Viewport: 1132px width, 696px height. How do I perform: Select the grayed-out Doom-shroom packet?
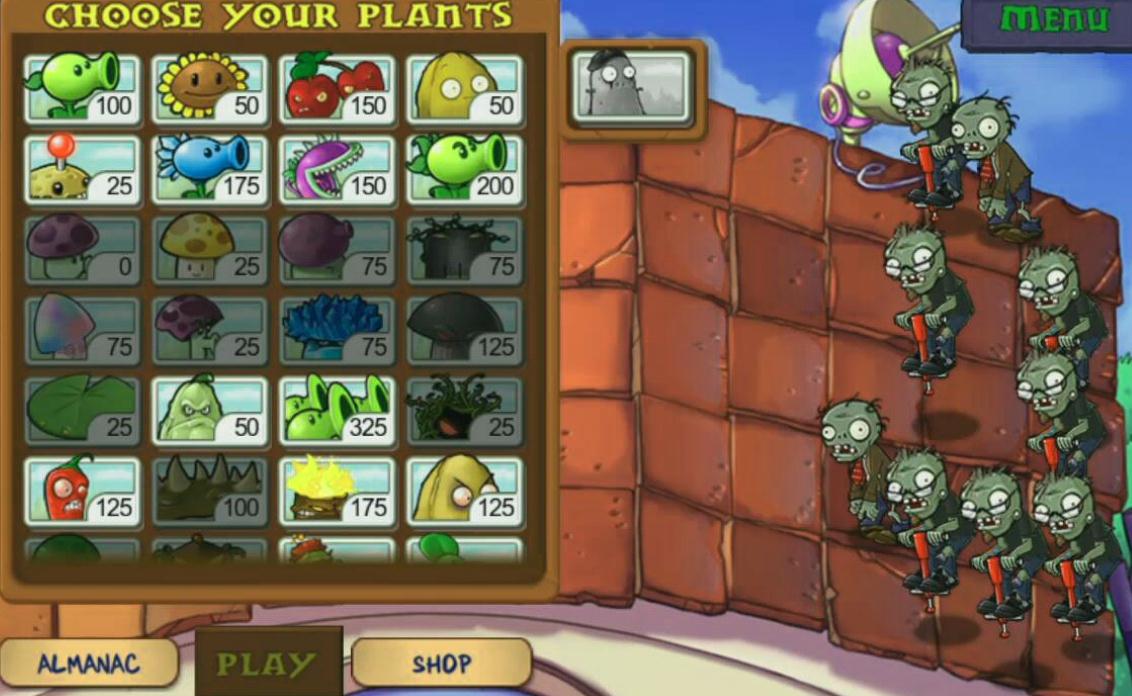[465, 330]
